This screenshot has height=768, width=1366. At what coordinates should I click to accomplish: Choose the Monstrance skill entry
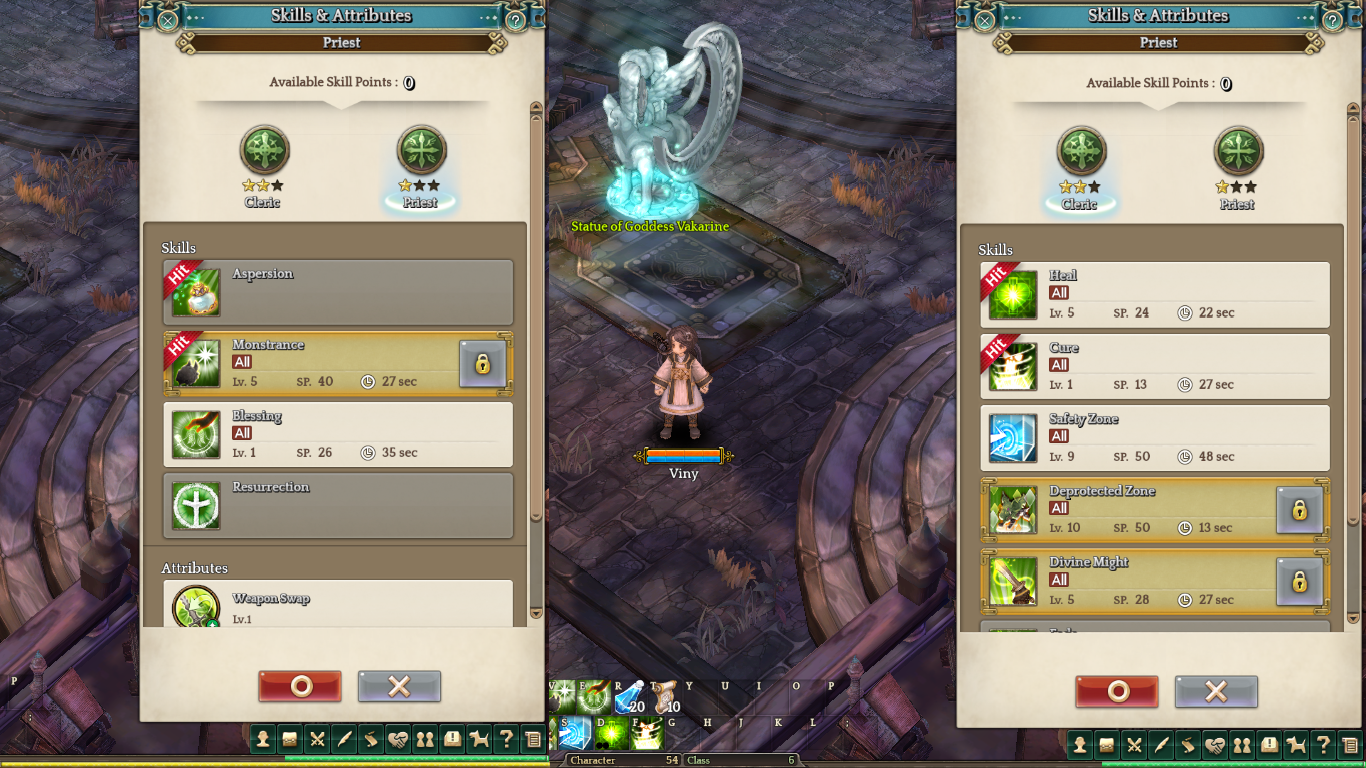[x=310, y=364]
